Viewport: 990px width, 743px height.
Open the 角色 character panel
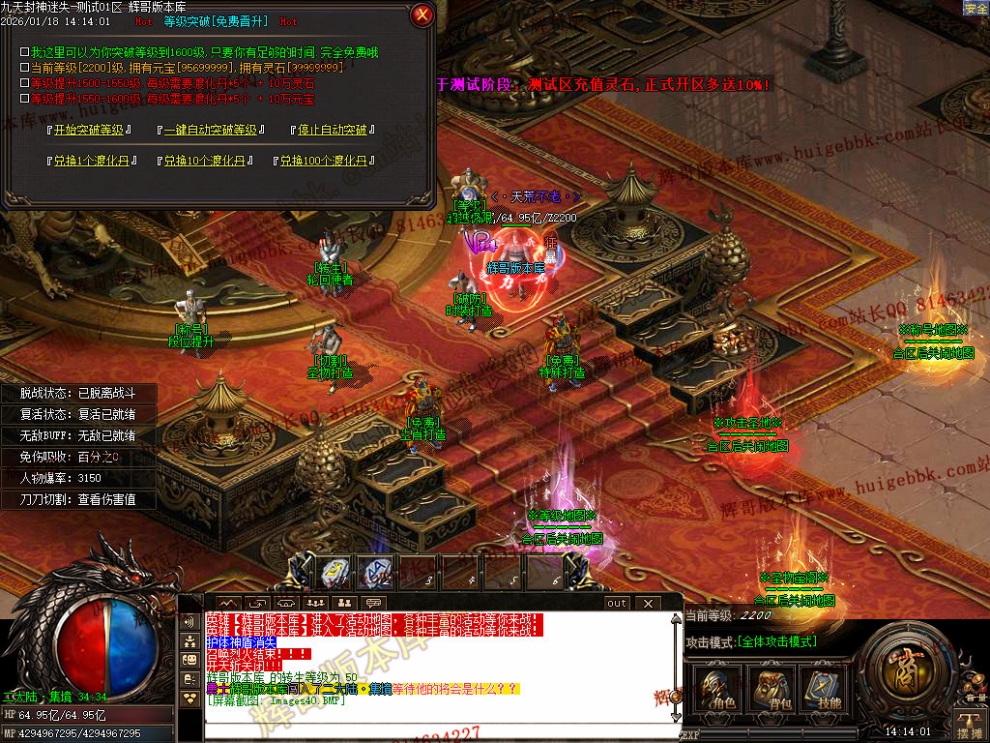coord(715,686)
